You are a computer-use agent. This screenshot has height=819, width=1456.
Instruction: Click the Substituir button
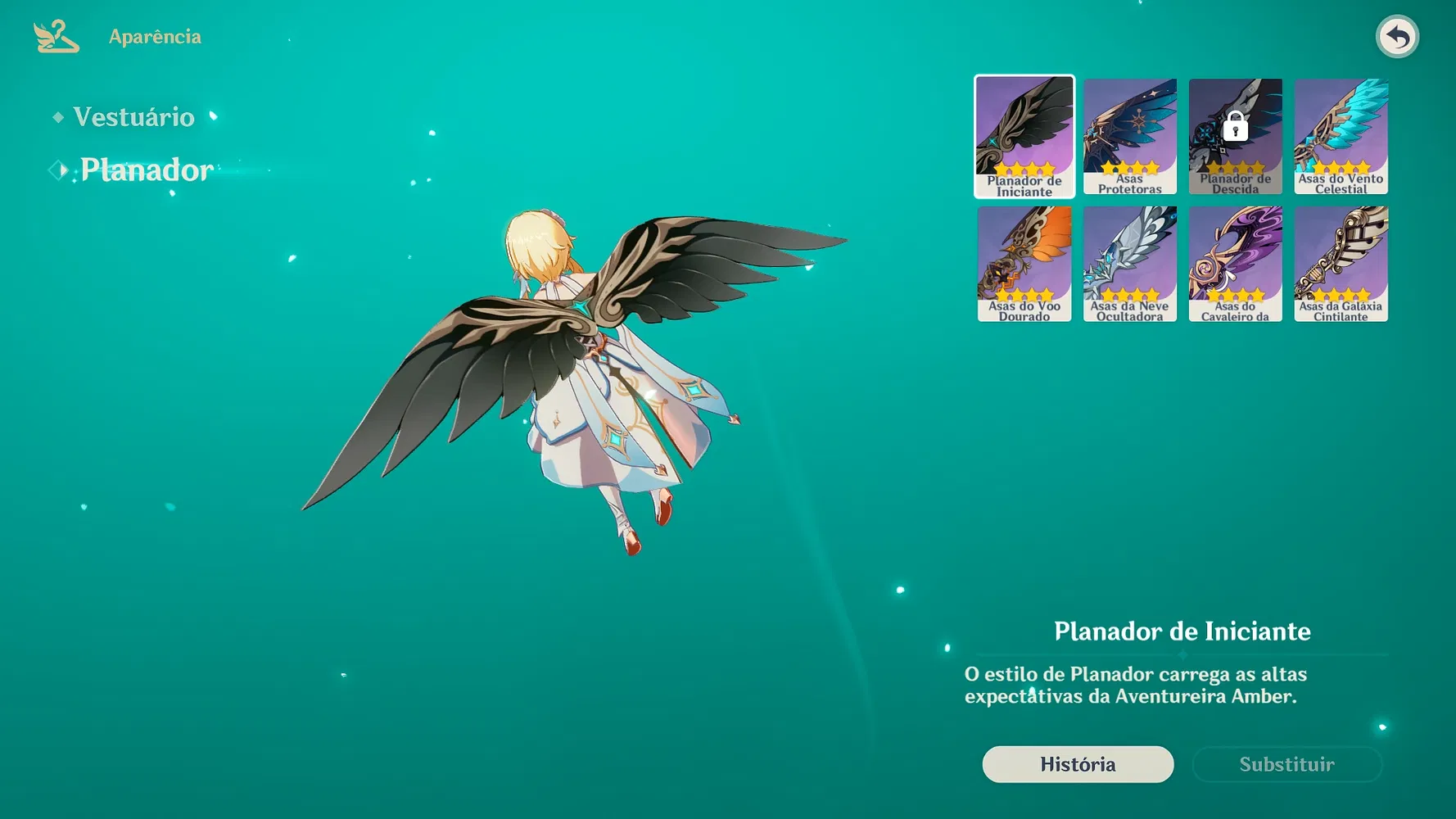(x=1286, y=764)
